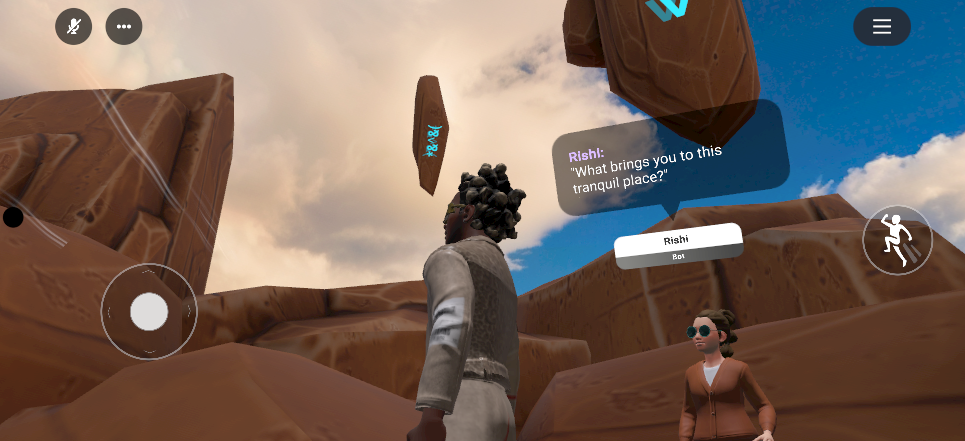Open the hamburger main menu

(881, 27)
